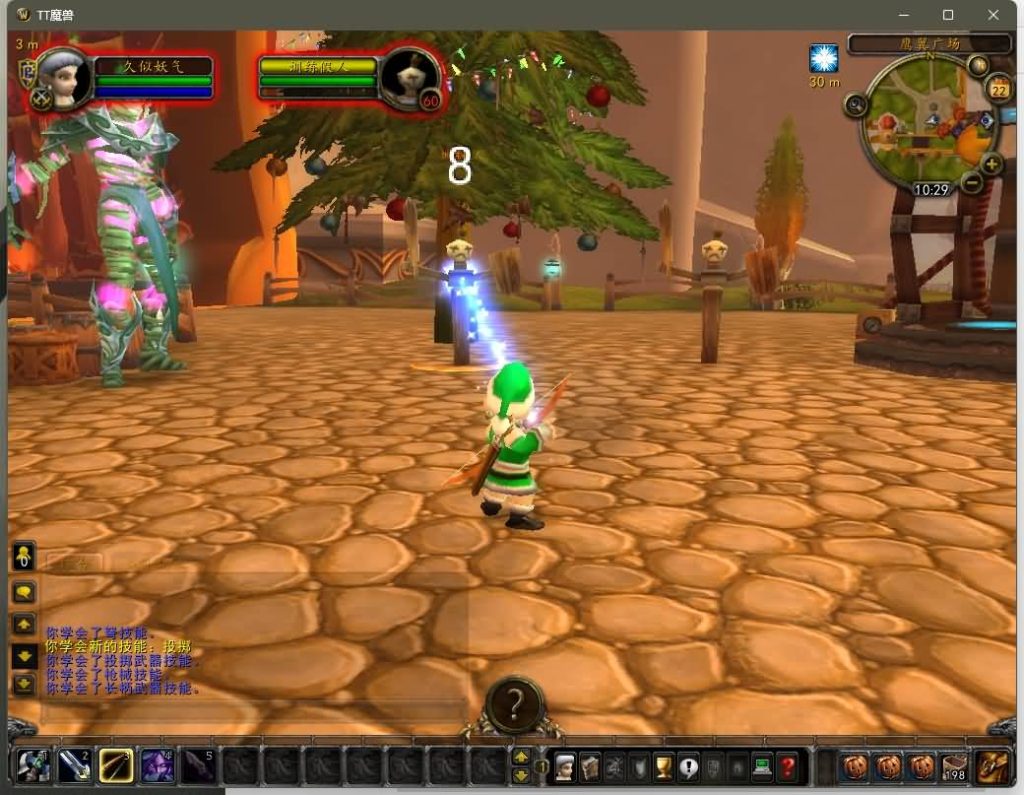
Task: Jump chat log to the bottom
Action: (x=24, y=685)
